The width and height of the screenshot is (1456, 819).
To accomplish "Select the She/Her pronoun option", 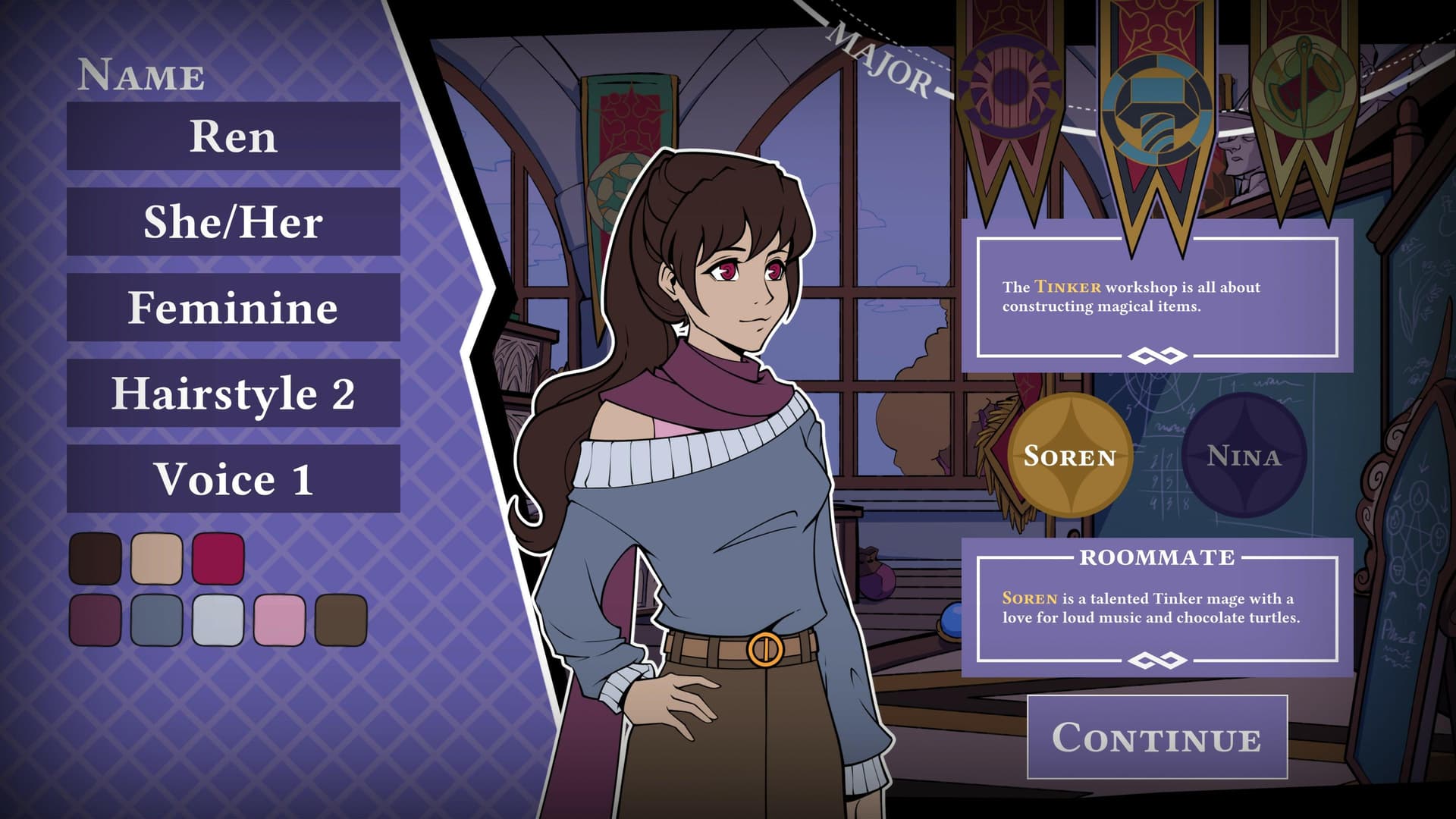I will 232,223.
